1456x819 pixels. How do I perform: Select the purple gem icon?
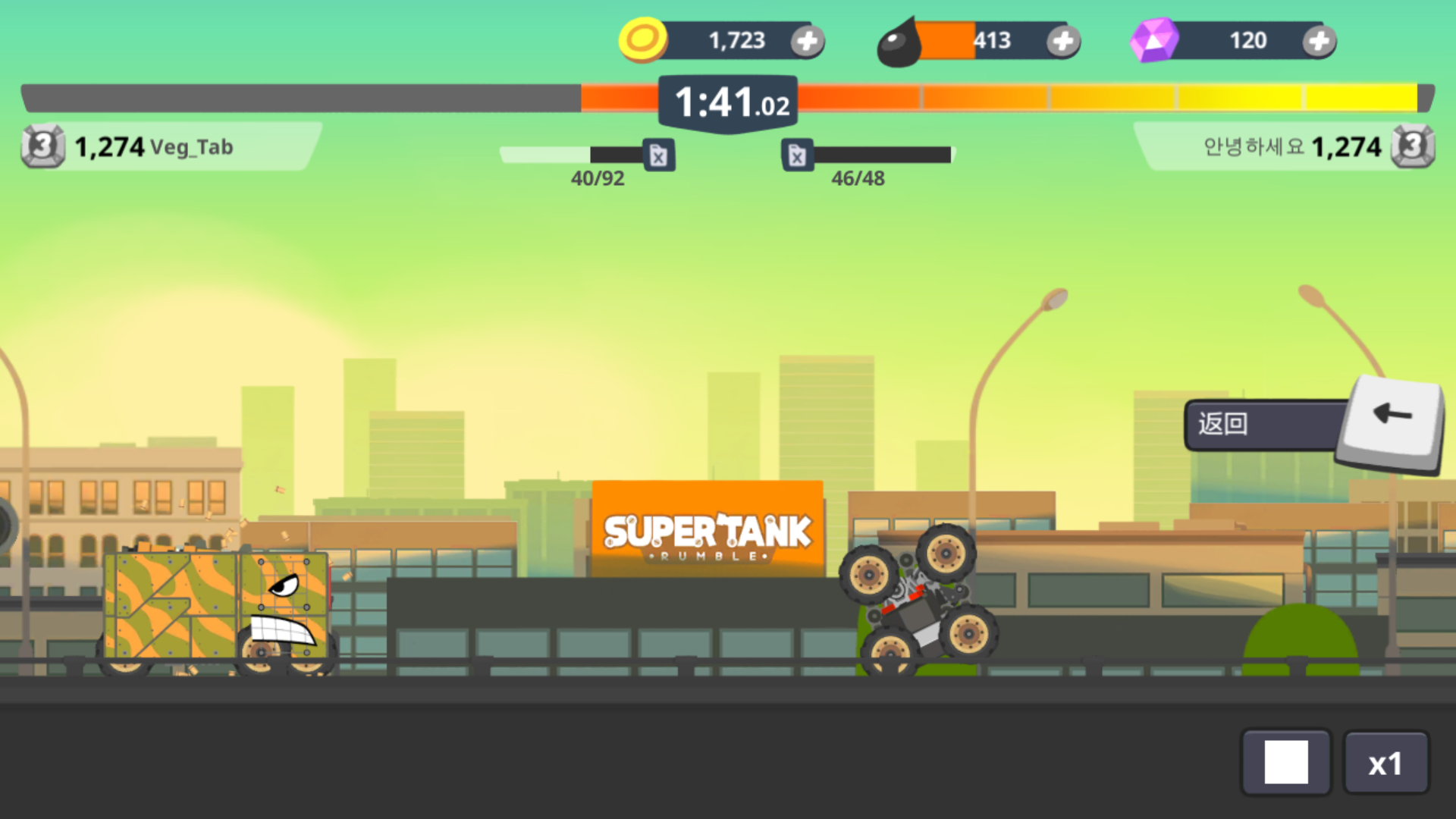click(x=1154, y=39)
